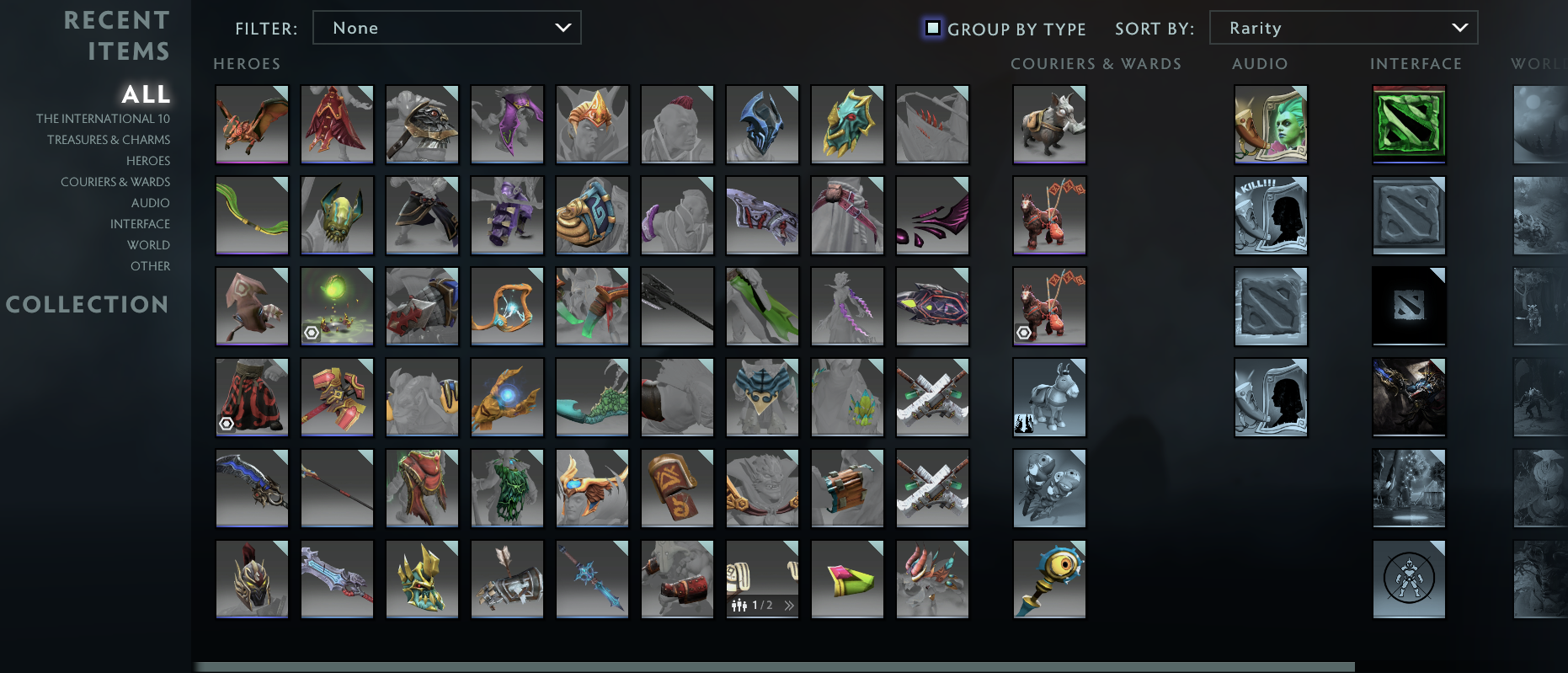1568x673 pixels.
Task: Open the COURIERS & WARDS sidebar category
Action: coord(115,181)
